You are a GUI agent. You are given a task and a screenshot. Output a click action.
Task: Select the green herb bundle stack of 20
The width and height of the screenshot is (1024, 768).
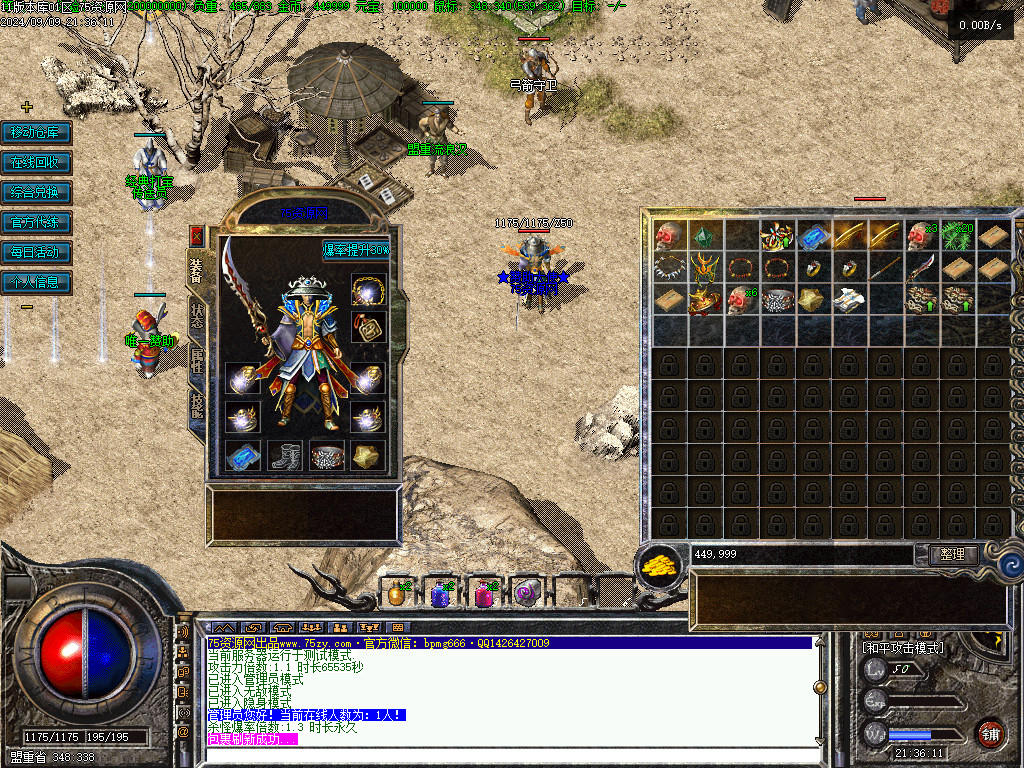click(957, 236)
